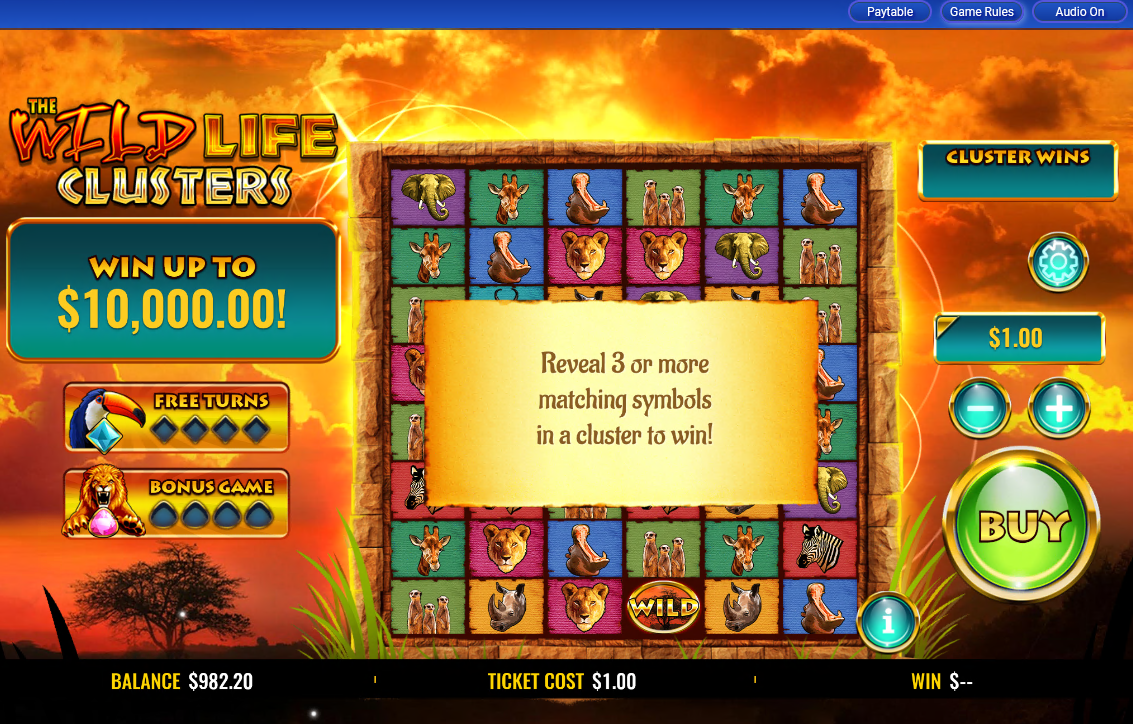Toggle the Audio On button
The width and height of the screenshot is (1133, 724).
[1080, 12]
